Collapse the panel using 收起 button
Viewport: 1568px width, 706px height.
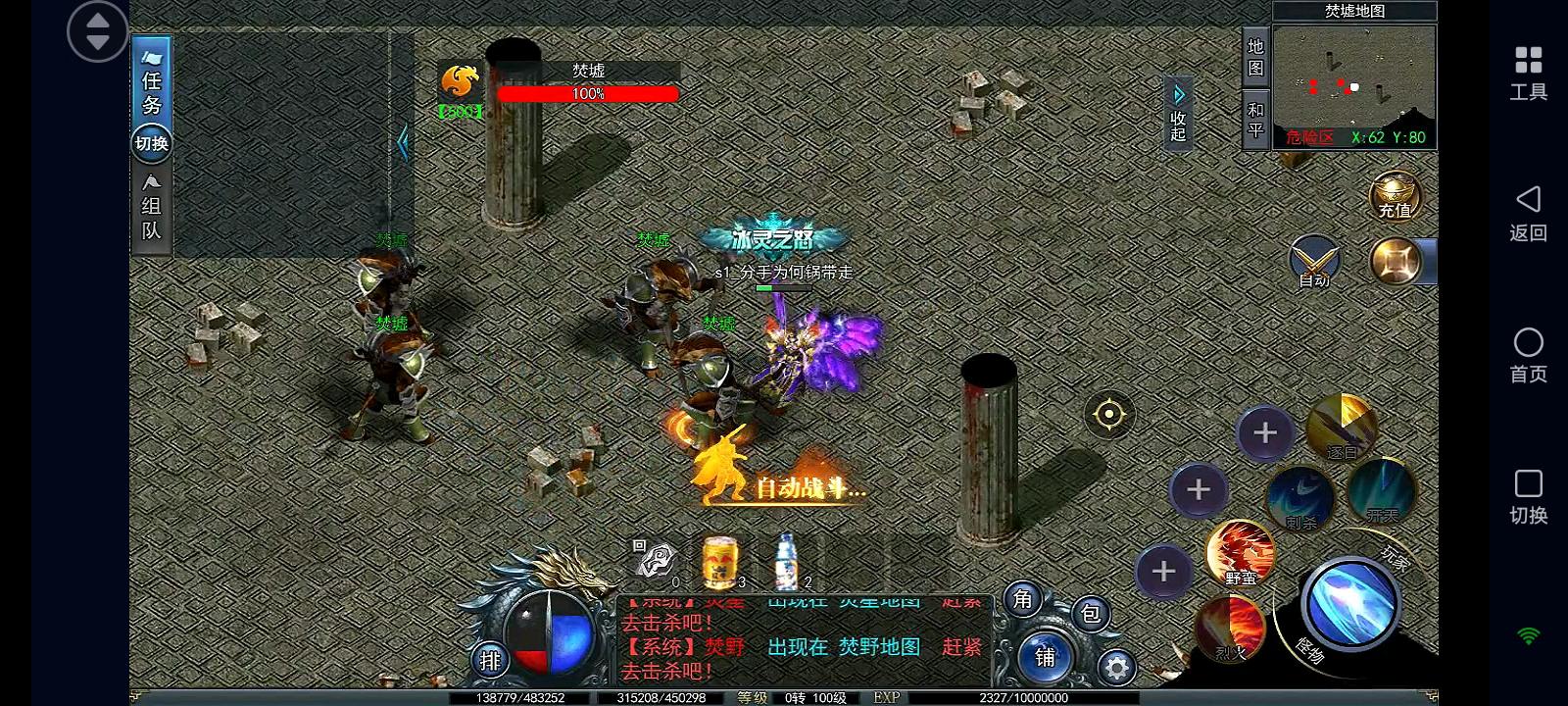1176,113
